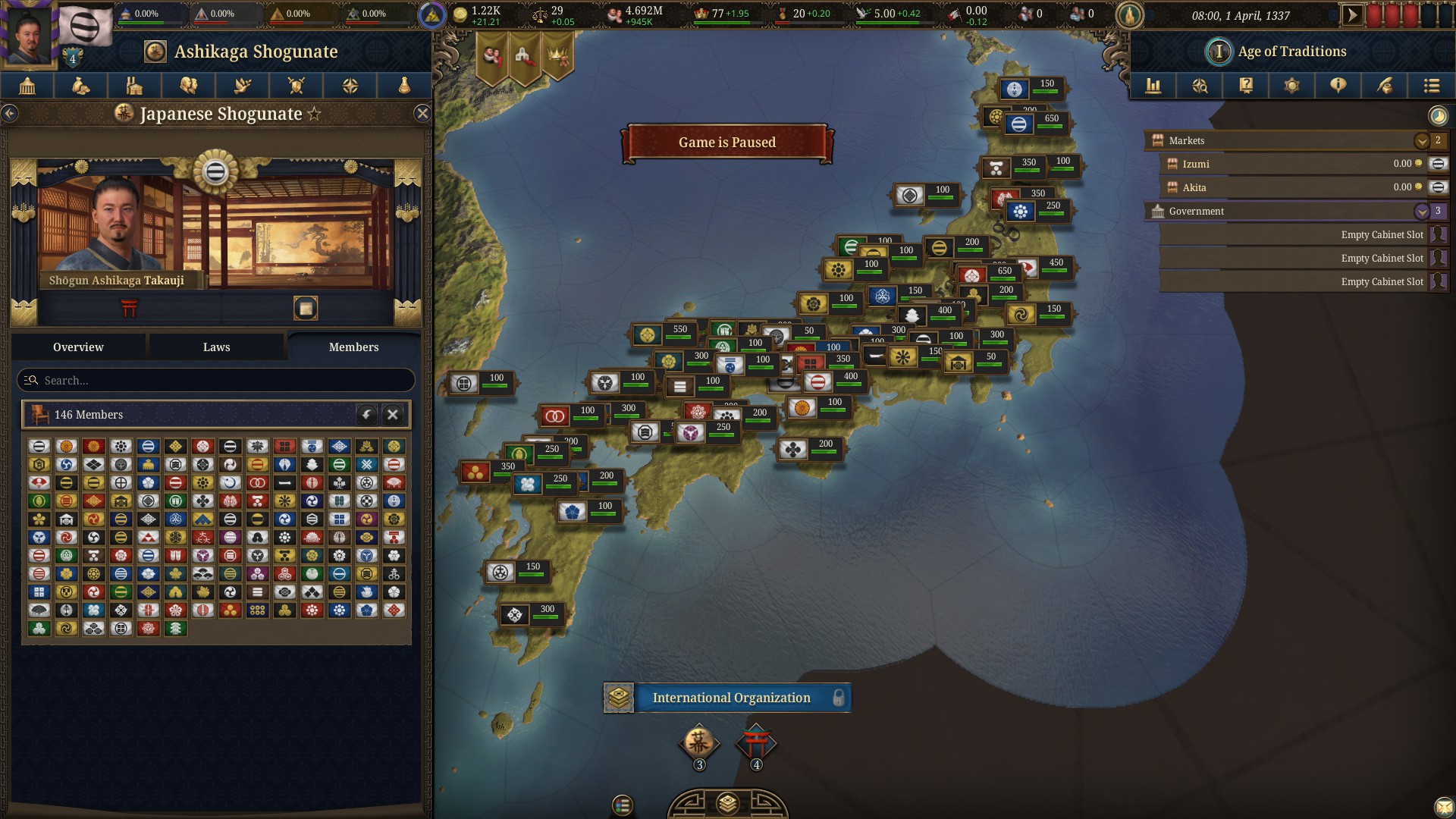The width and height of the screenshot is (1456, 819).
Task: Switch to the Overview tab
Action: 78,347
